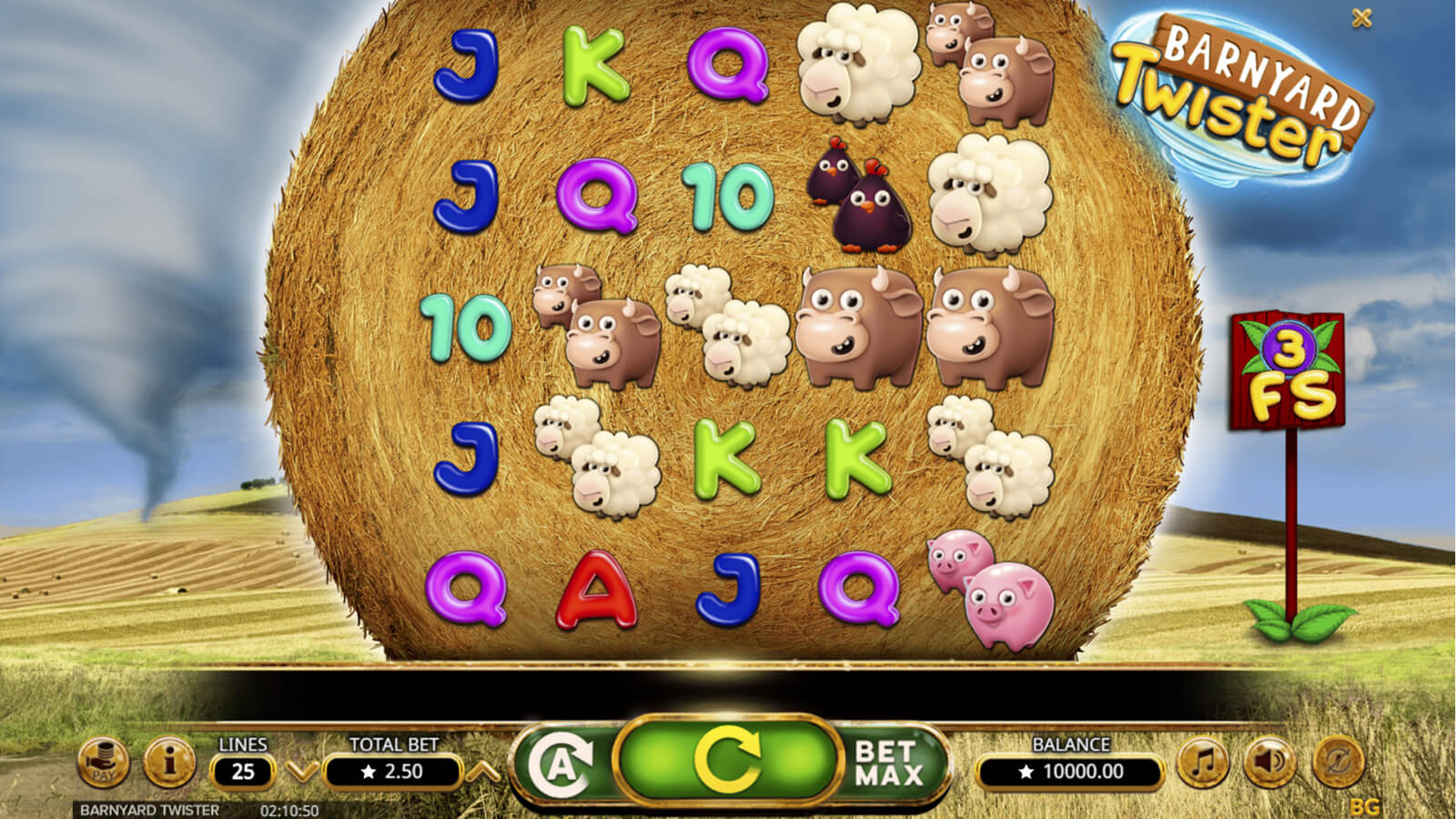Increase the total bet with the up arrow
This screenshot has height=819, width=1456.
482,772
